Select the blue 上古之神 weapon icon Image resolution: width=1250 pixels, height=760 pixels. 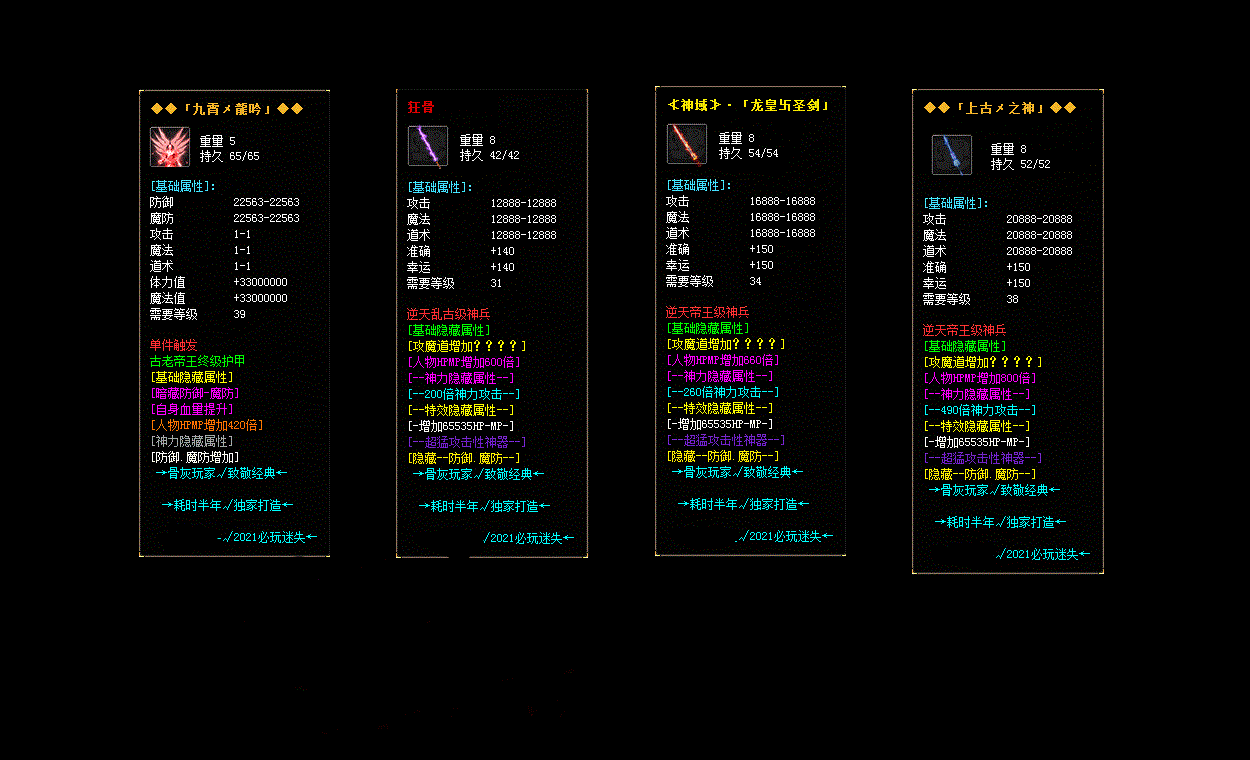[952, 155]
